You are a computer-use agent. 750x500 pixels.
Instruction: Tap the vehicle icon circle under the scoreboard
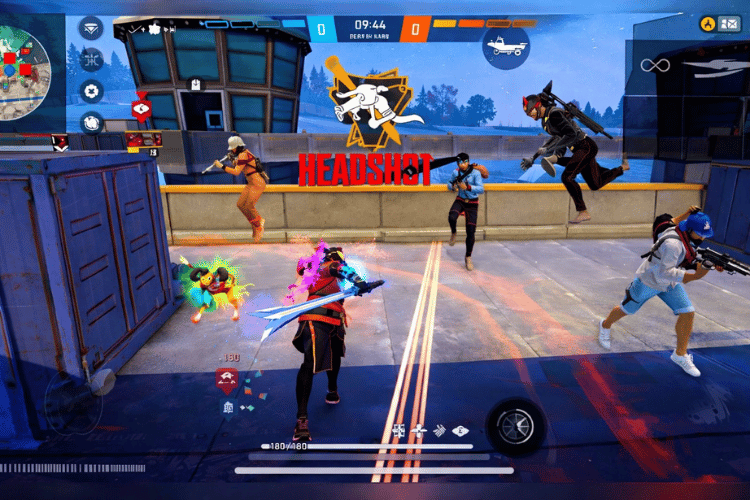[x=505, y=45]
